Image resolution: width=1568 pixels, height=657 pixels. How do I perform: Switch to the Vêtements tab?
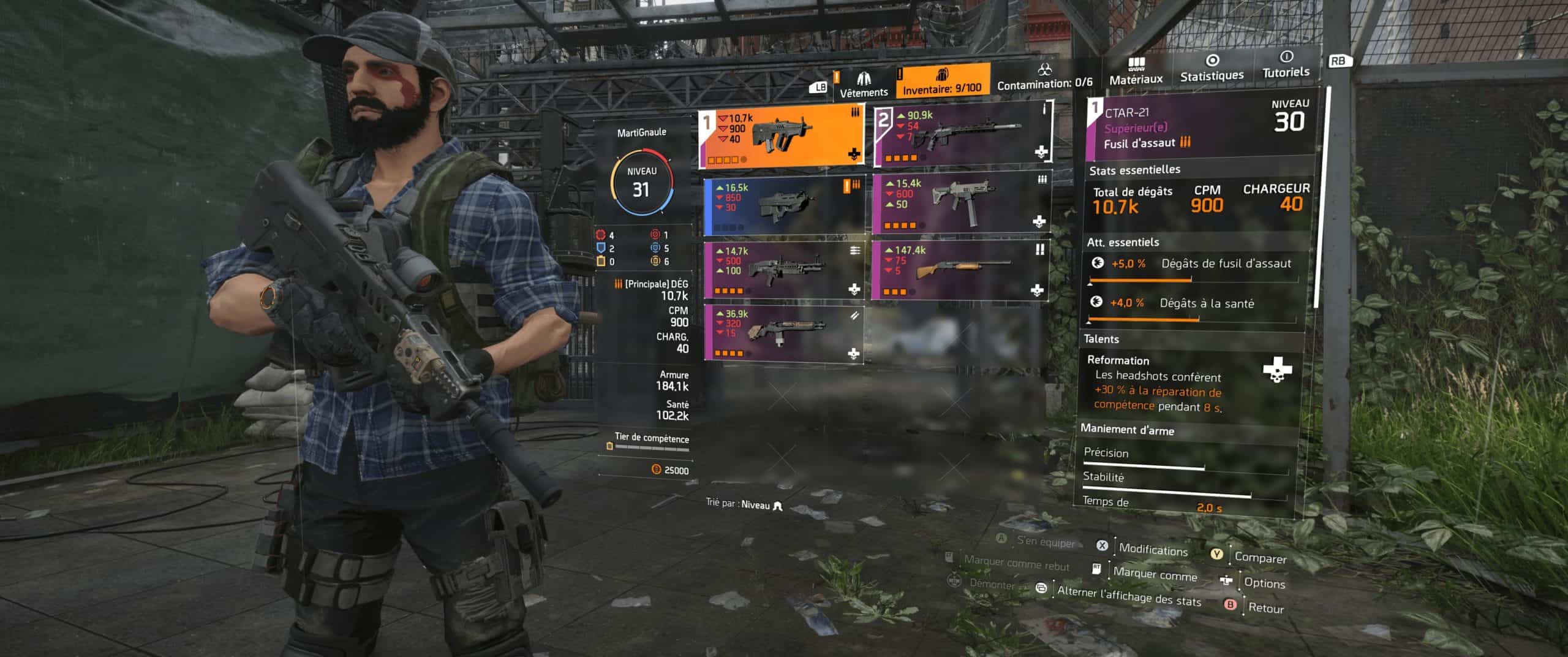[863, 83]
